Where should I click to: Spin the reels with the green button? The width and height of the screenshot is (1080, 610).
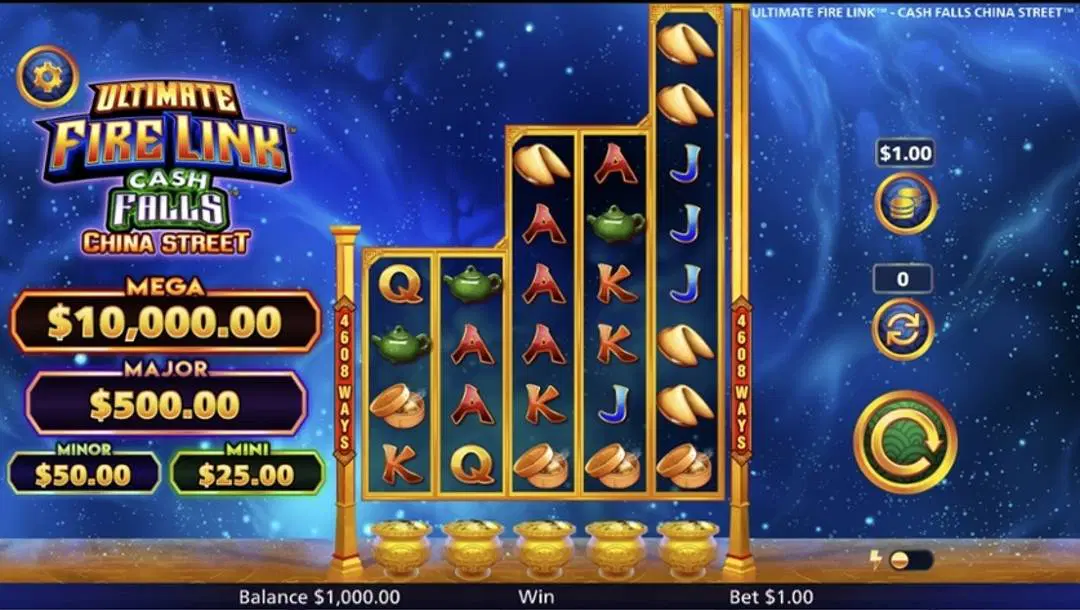click(904, 441)
